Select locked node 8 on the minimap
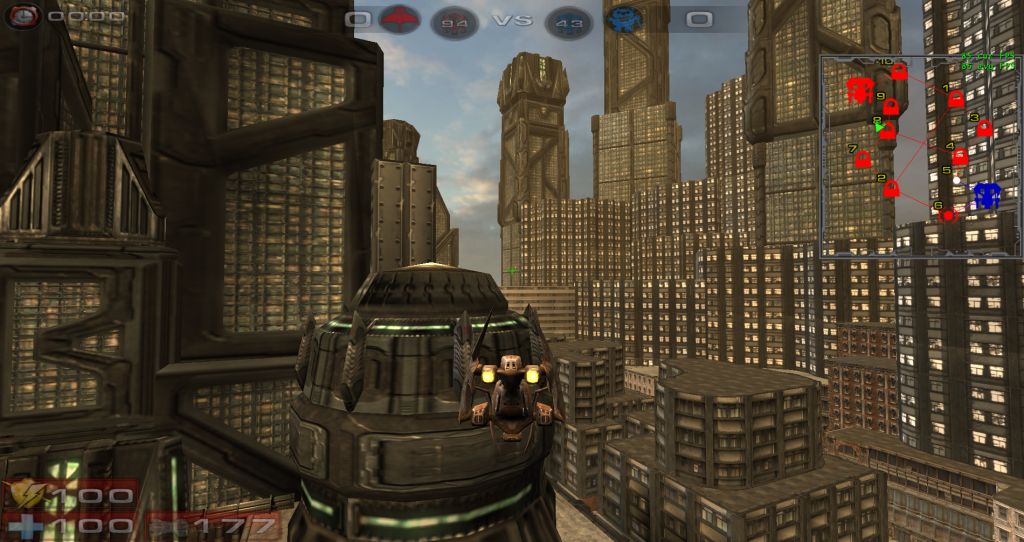Image resolution: width=1024 pixels, height=542 pixels. tap(889, 131)
